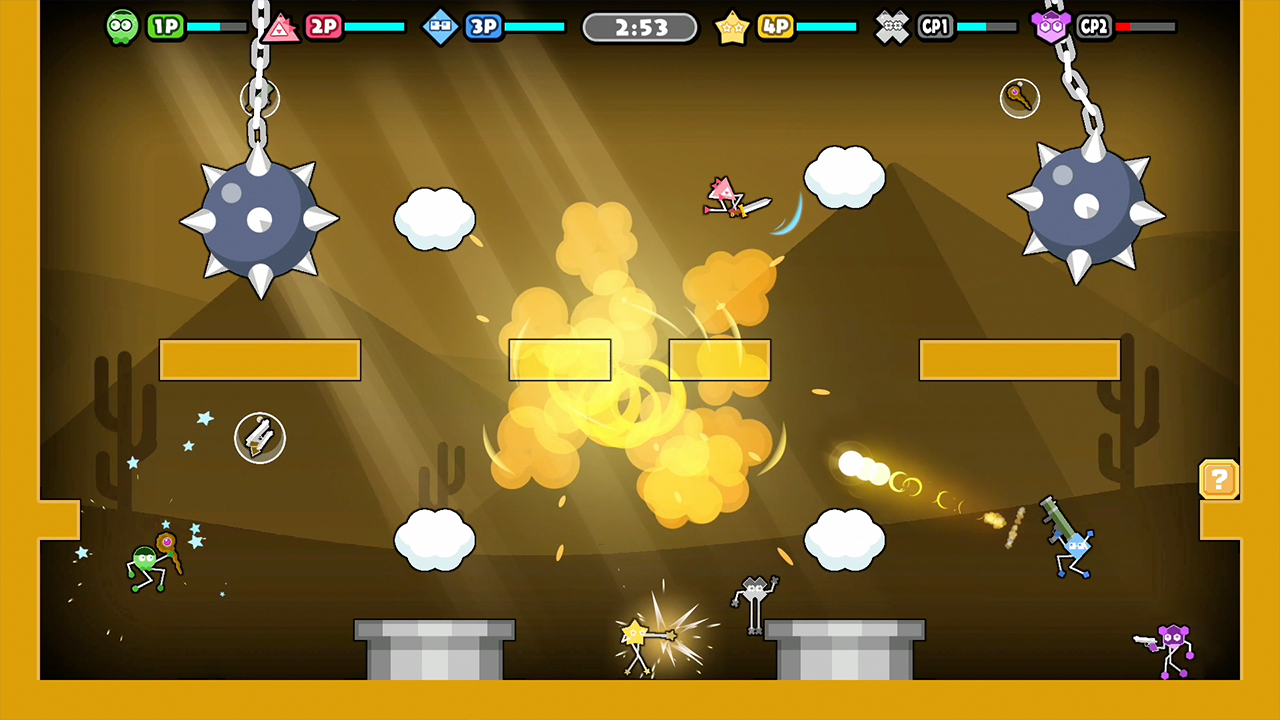Click the green 1P name badge
Image resolution: width=1280 pixels, height=720 pixels.
166,26
